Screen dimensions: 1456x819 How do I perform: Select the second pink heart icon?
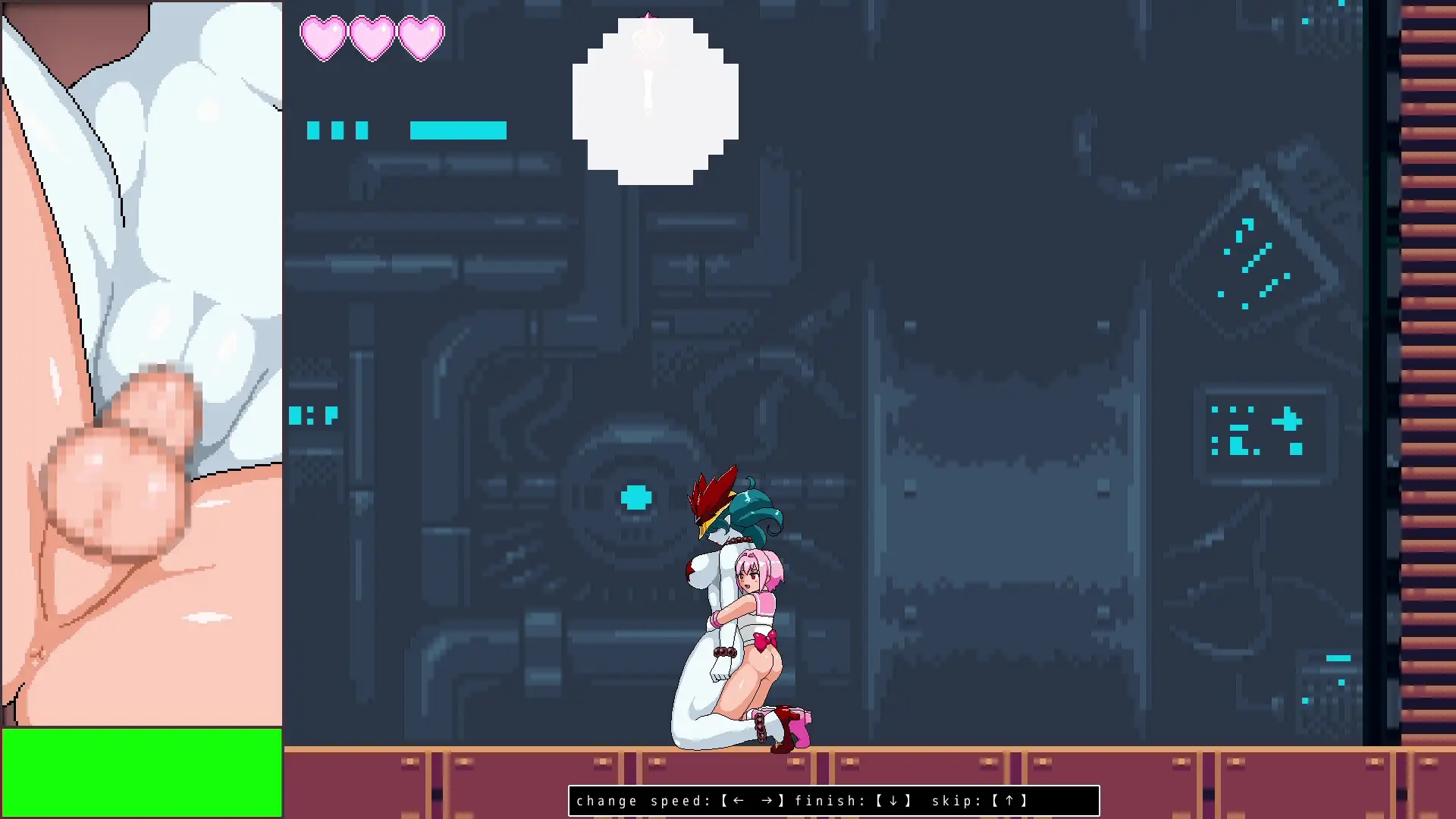pyautogui.click(x=372, y=36)
